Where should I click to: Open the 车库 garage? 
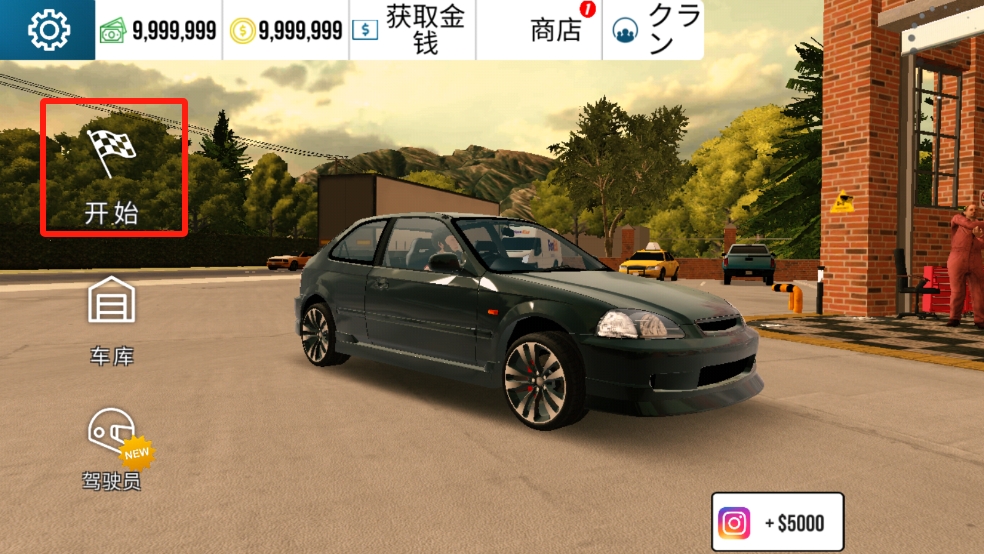111,320
